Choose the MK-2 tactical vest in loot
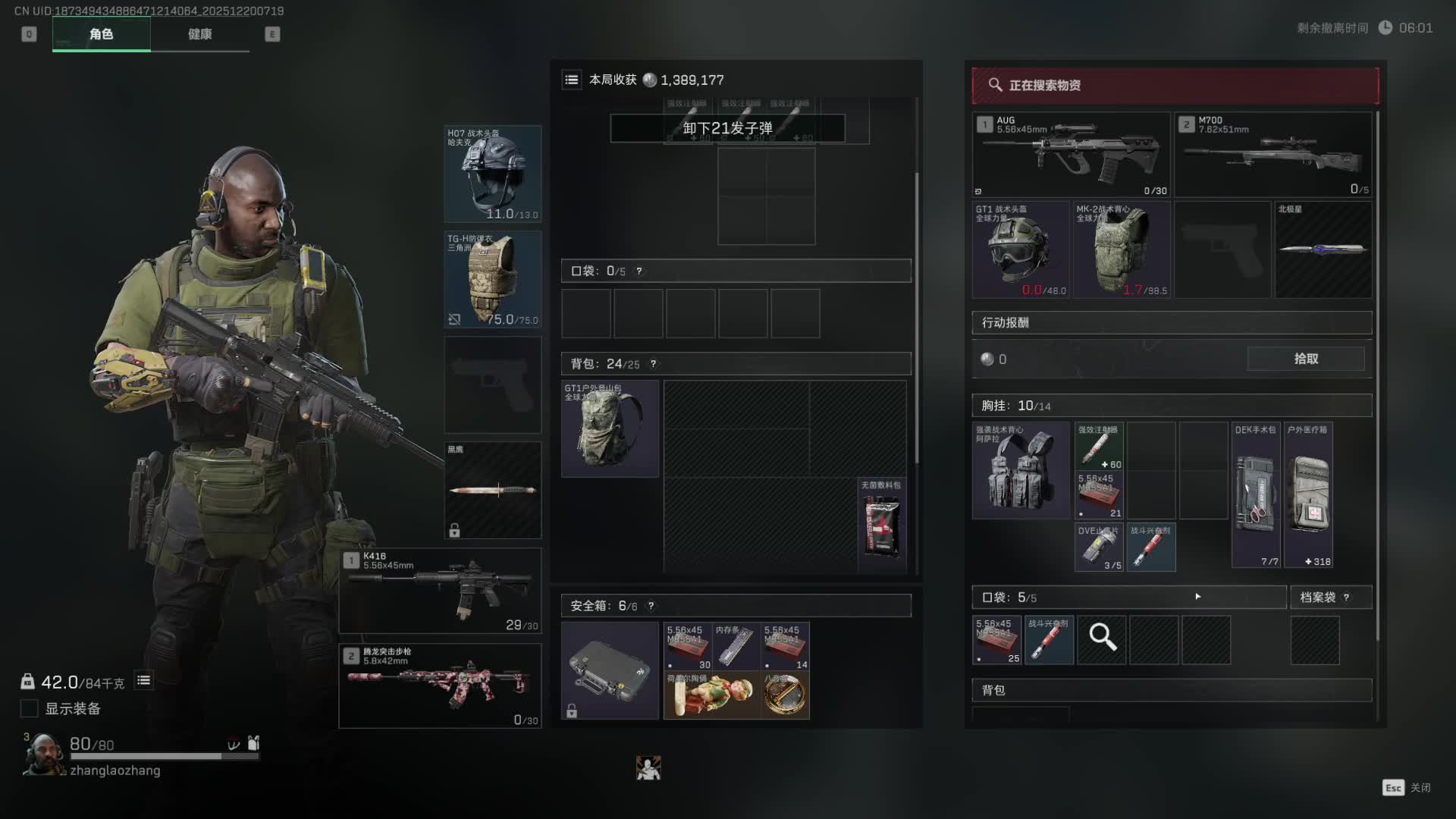 click(1122, 249)
